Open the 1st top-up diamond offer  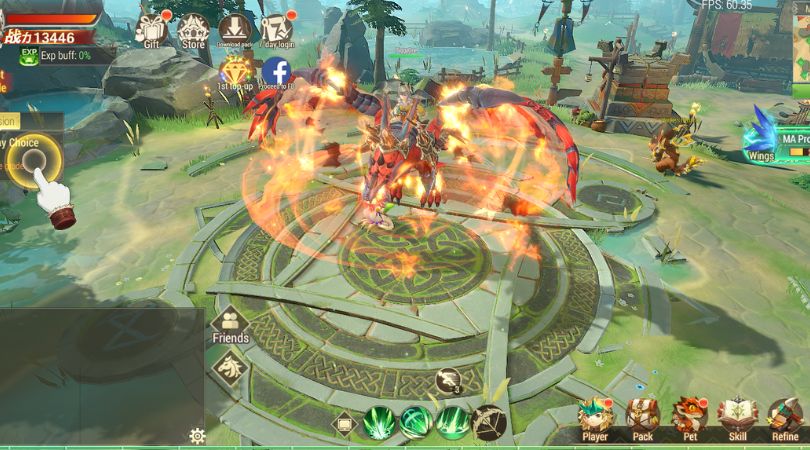coord(236,72)
